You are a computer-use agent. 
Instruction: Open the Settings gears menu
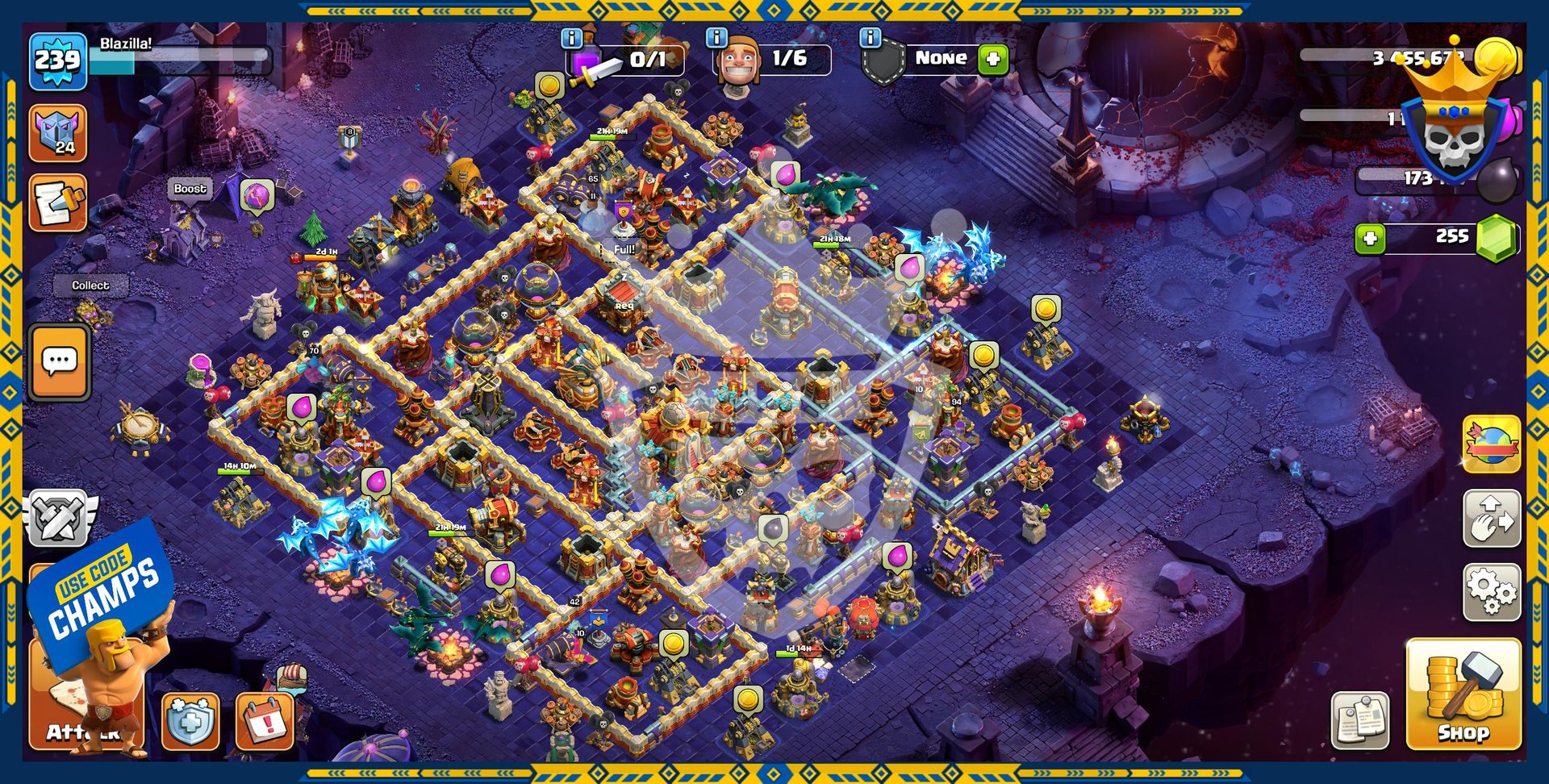click(x=1492, y=592)
